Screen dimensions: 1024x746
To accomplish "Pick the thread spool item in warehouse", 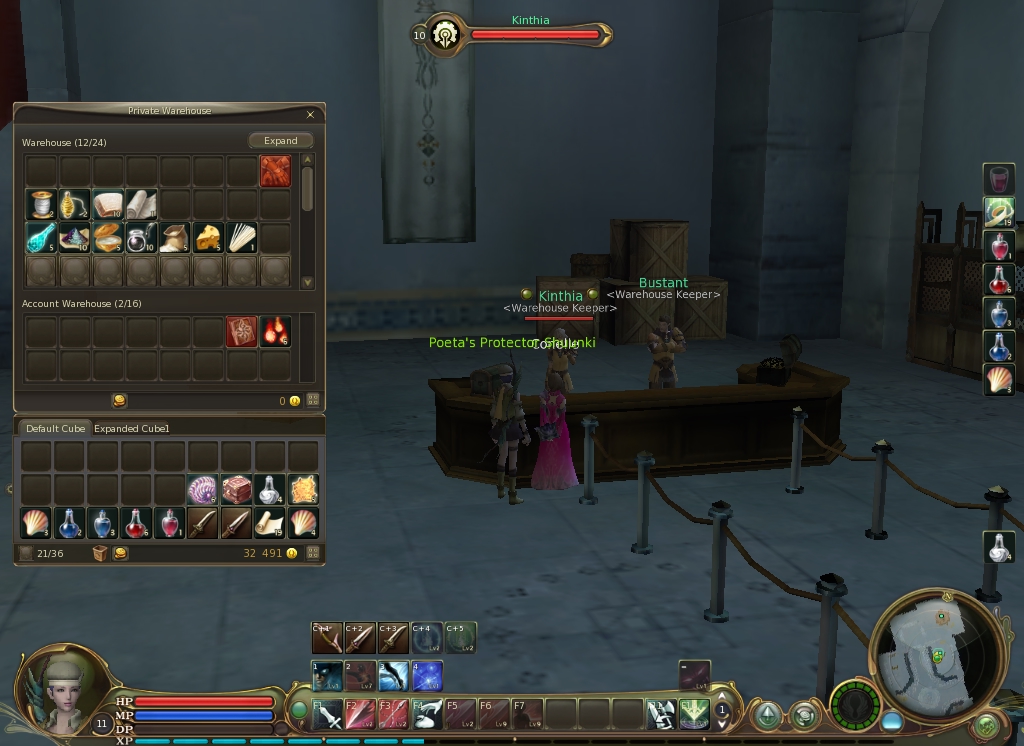I will point(41,205).
